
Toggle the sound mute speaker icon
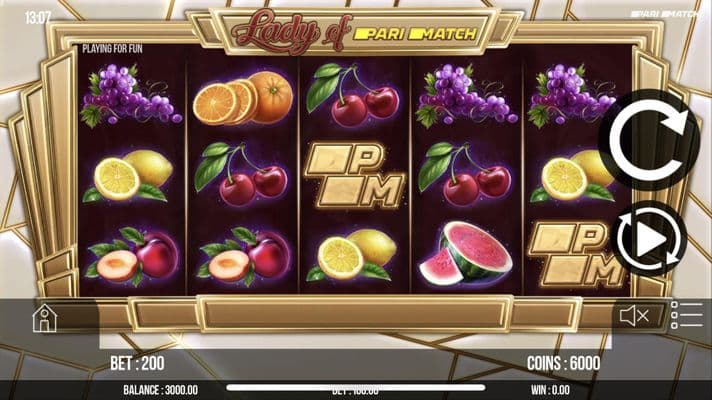pyautogui.click(x=634, y=317)
